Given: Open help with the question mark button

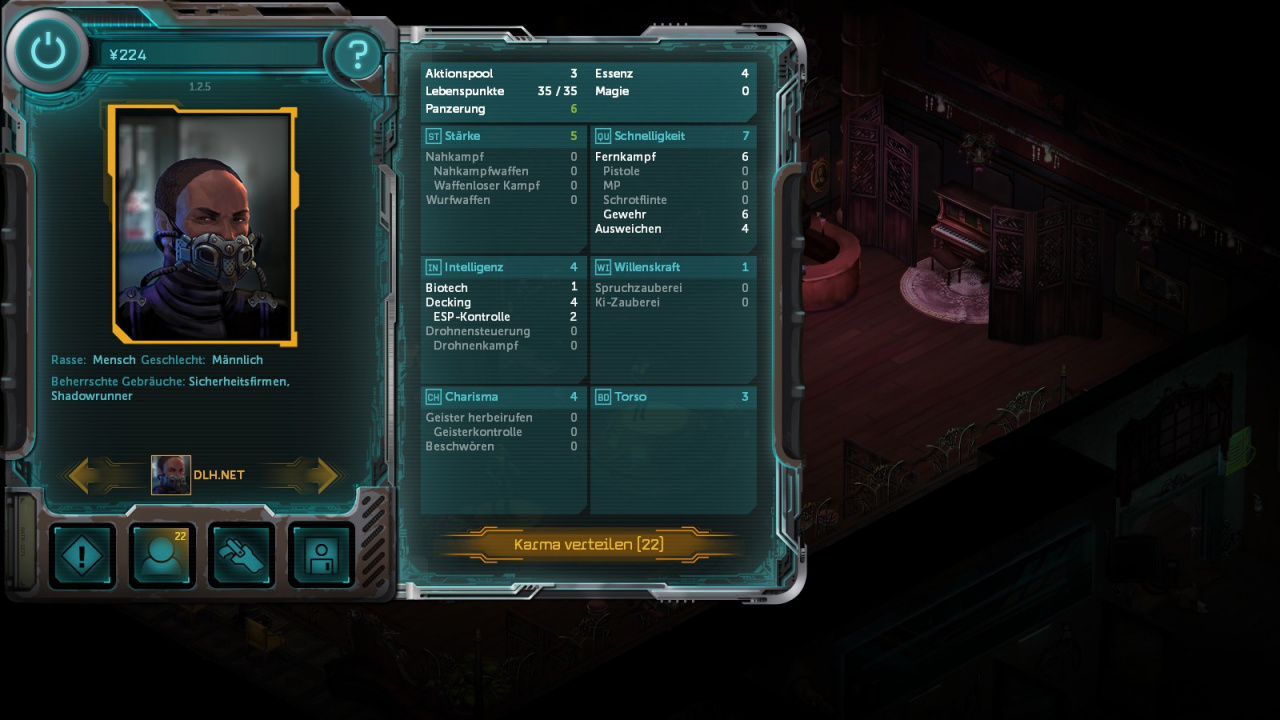Looking at the screenshot, I should [356, 55].
